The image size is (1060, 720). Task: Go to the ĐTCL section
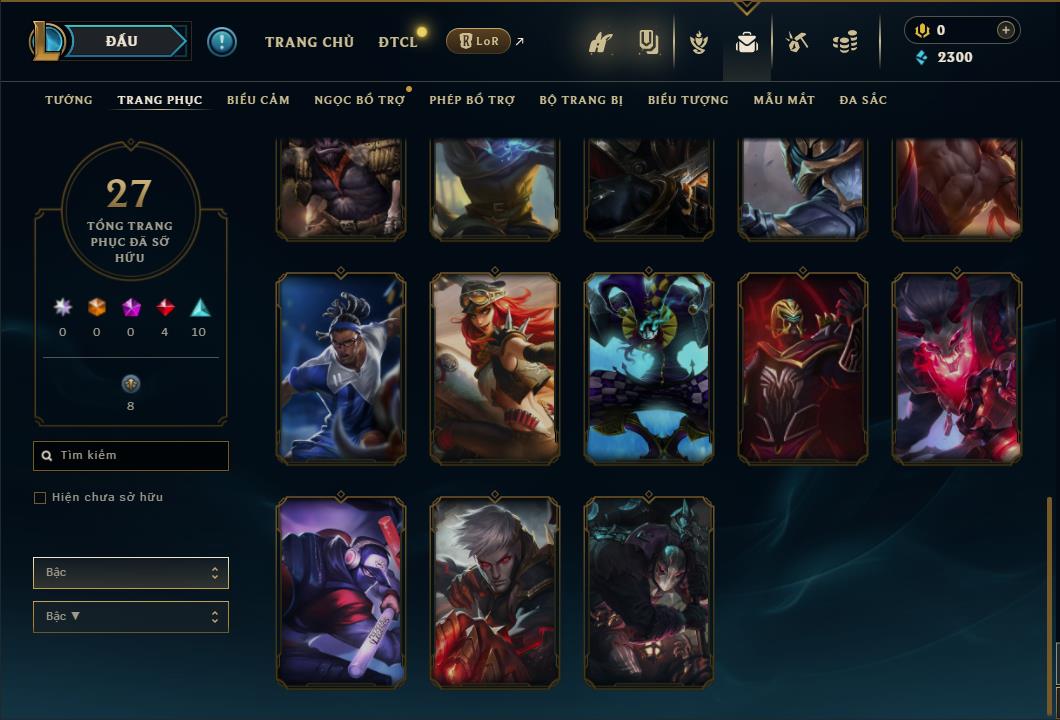pyautogui.click(x=398, y=42)
